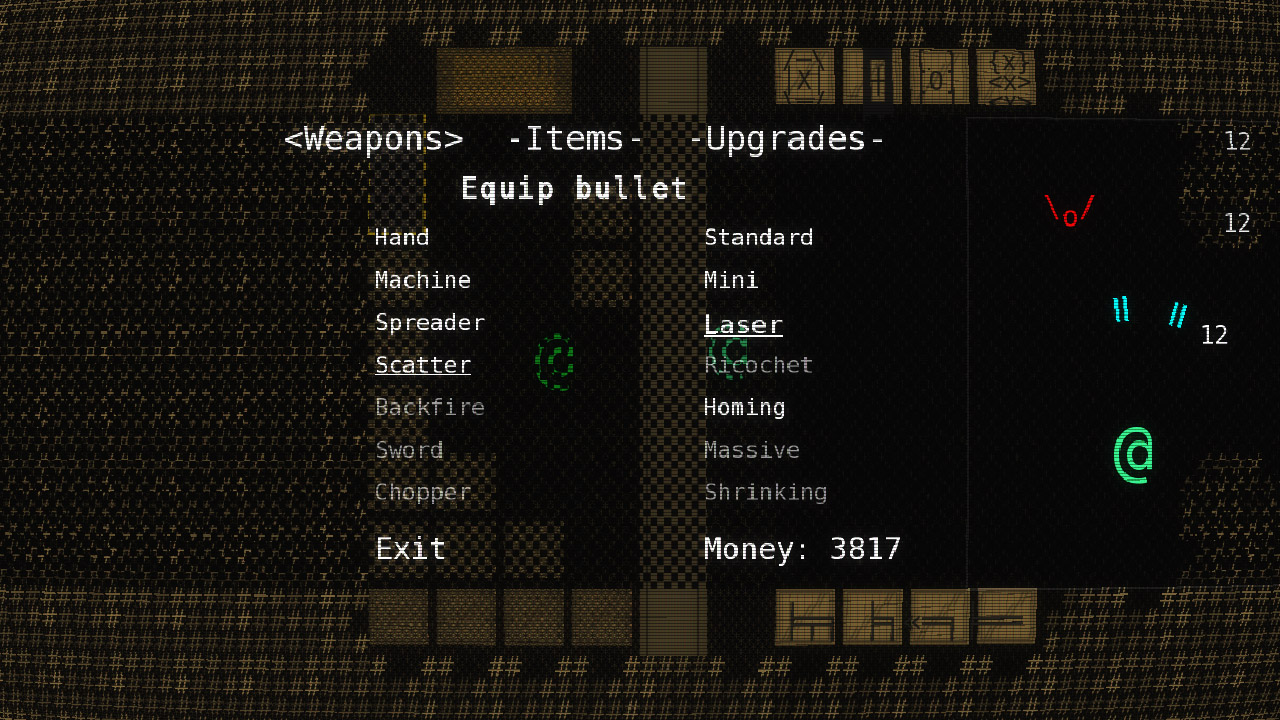This screenshot has height=720, width=1280.
Task: Click the Exit option
Action: 410,548
